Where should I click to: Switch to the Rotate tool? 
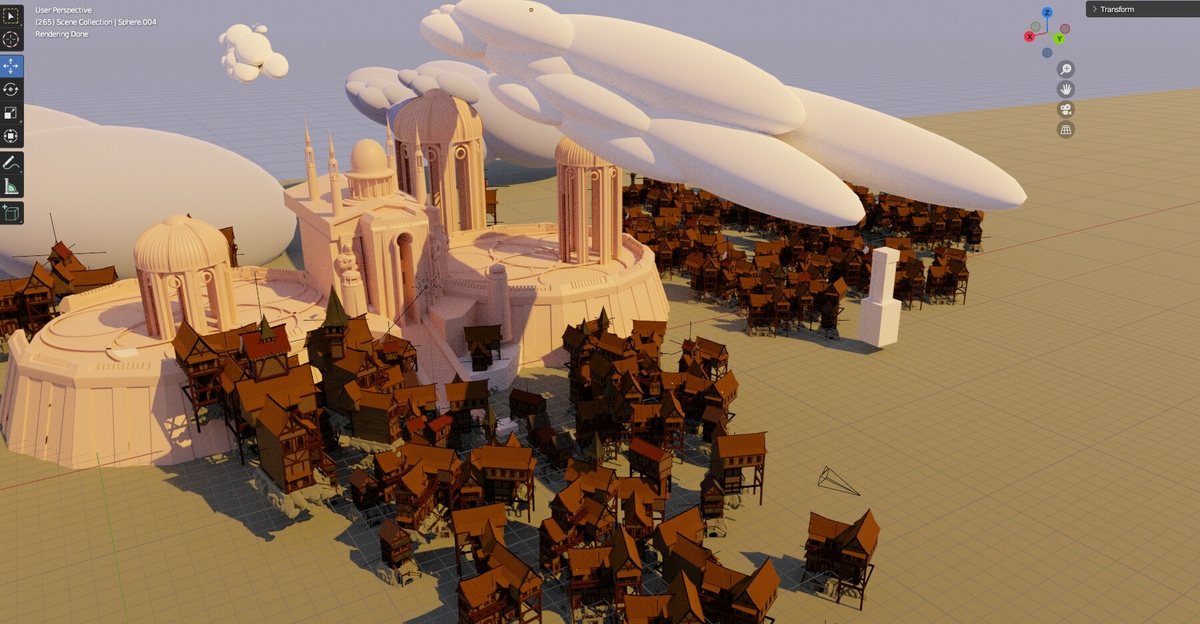tap(11, 89)
